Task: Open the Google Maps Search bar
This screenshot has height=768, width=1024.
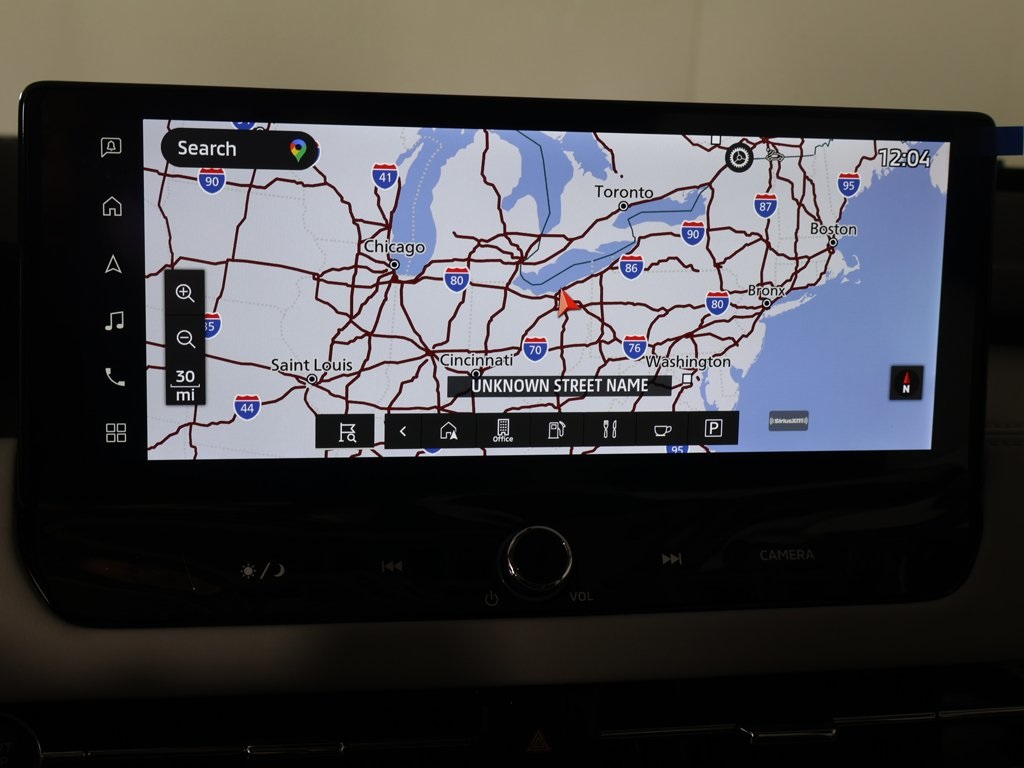Action: (x=238, y=149)
